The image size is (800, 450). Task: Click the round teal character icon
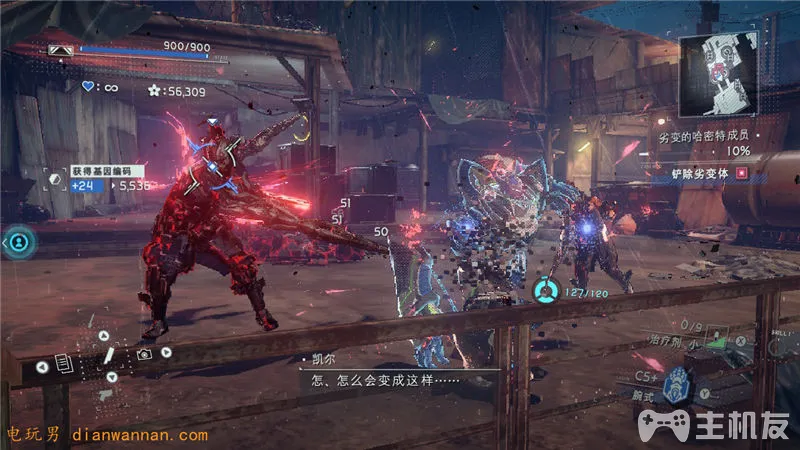(x=19, y=241)
